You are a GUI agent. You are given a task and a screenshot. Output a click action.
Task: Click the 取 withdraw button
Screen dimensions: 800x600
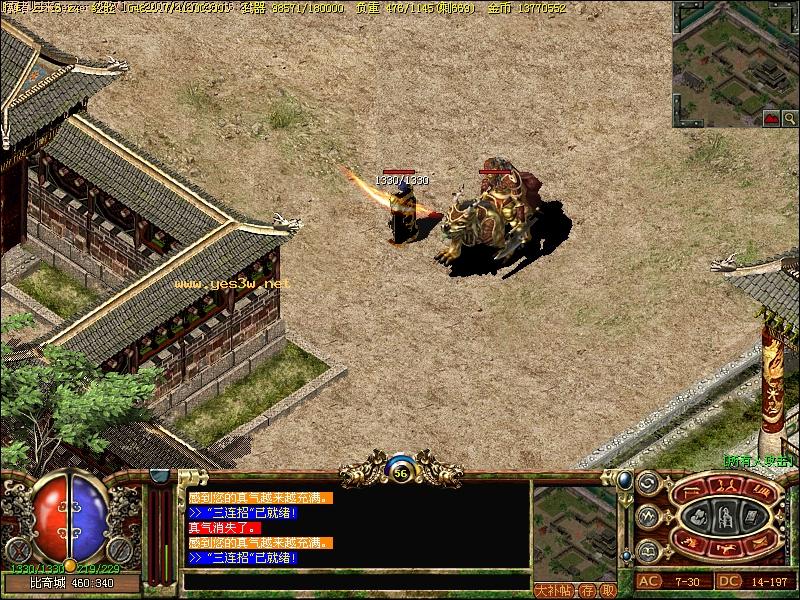click(608, 589)
